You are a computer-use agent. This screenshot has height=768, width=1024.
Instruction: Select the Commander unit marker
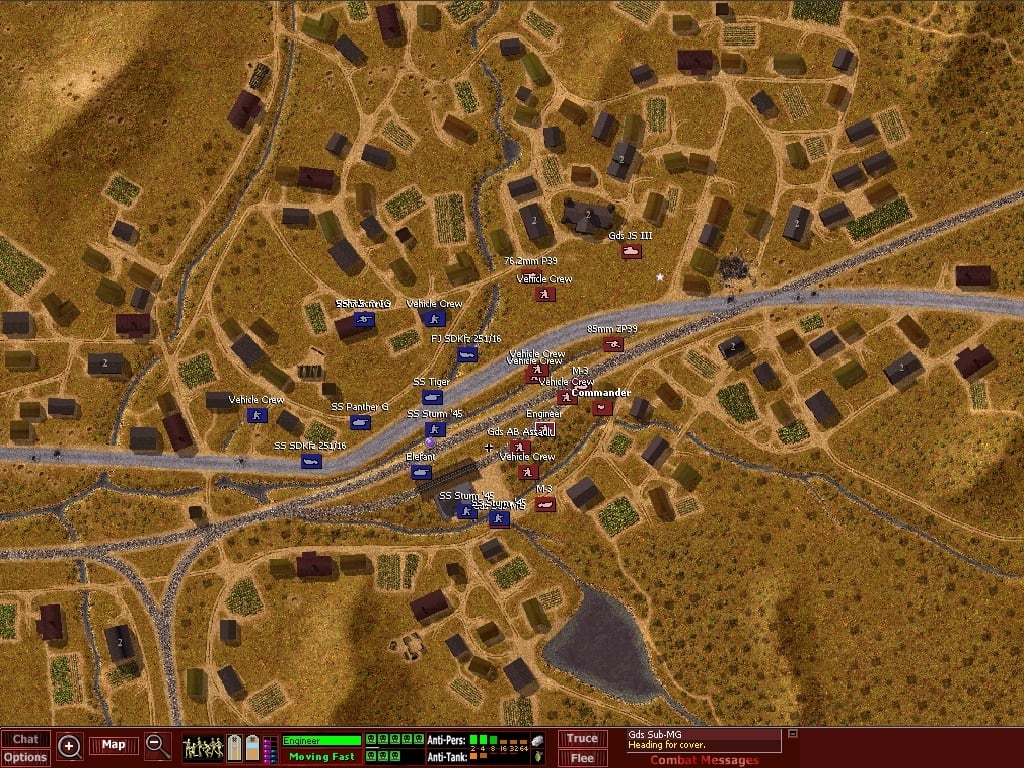[600, 407]
